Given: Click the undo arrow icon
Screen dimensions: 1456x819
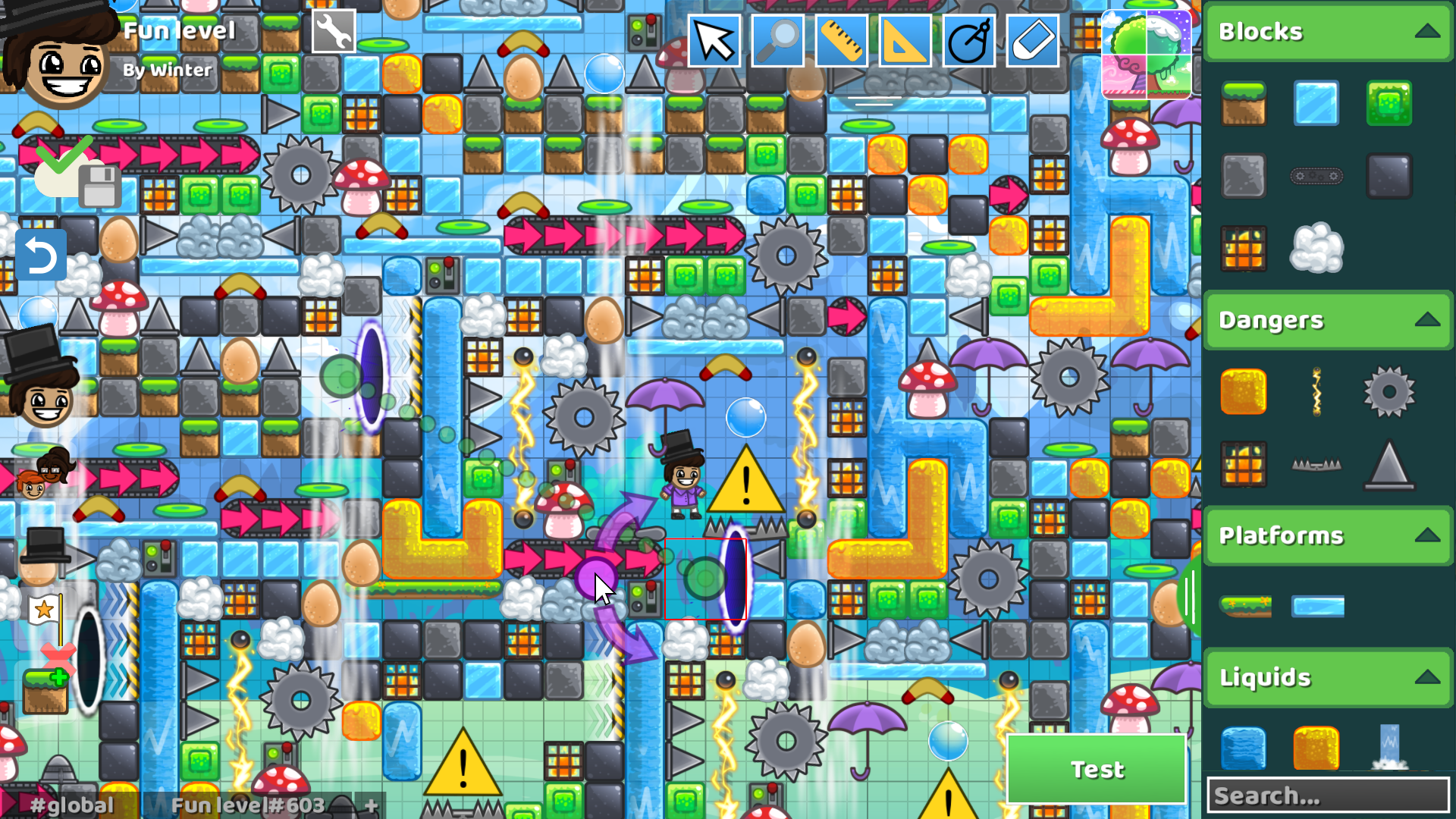Looking at the screenshot, I should (x=42, y=254).
